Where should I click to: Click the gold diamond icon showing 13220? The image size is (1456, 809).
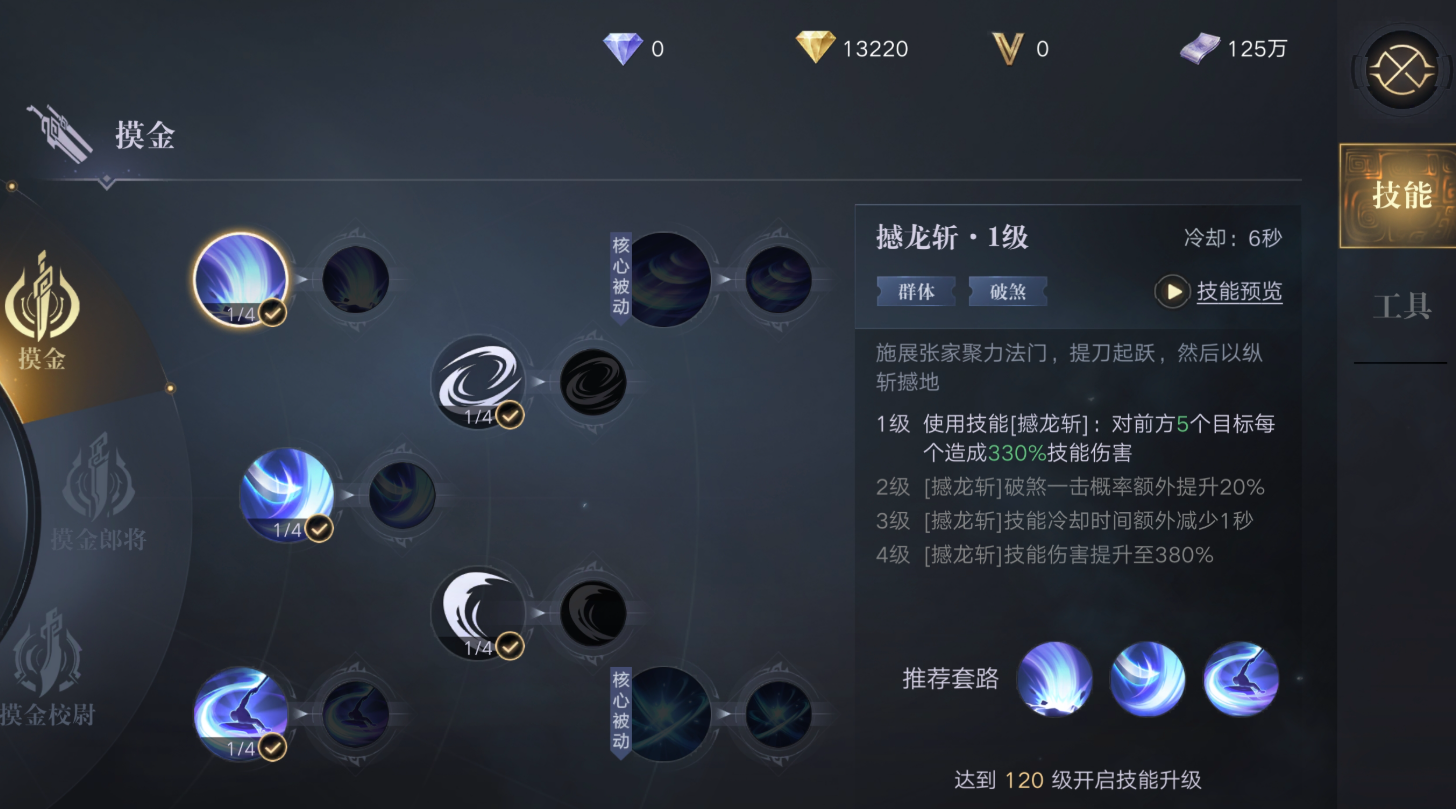(816, 47)
